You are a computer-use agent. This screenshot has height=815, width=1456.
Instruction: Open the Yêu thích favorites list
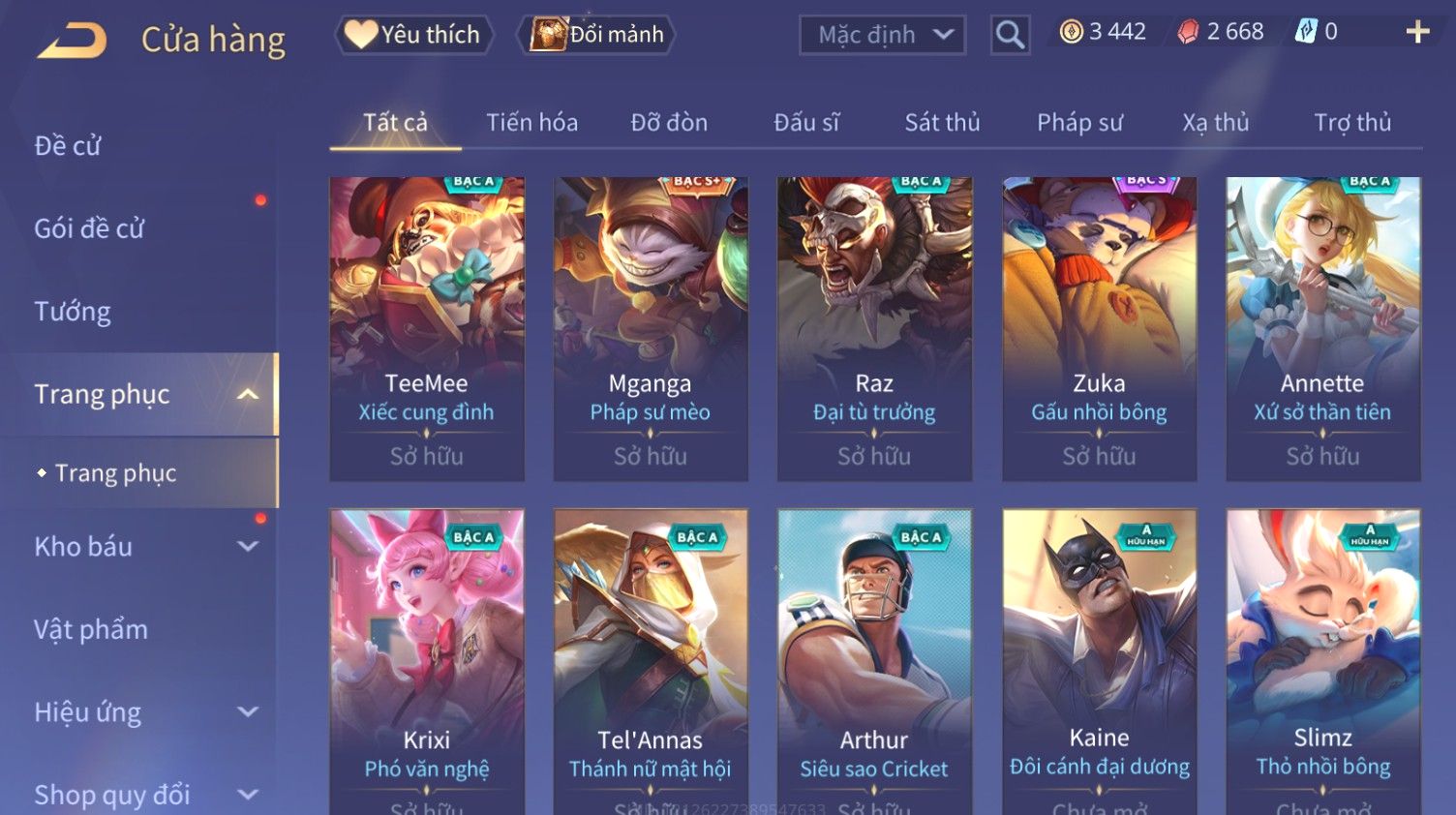click(414, 35)
